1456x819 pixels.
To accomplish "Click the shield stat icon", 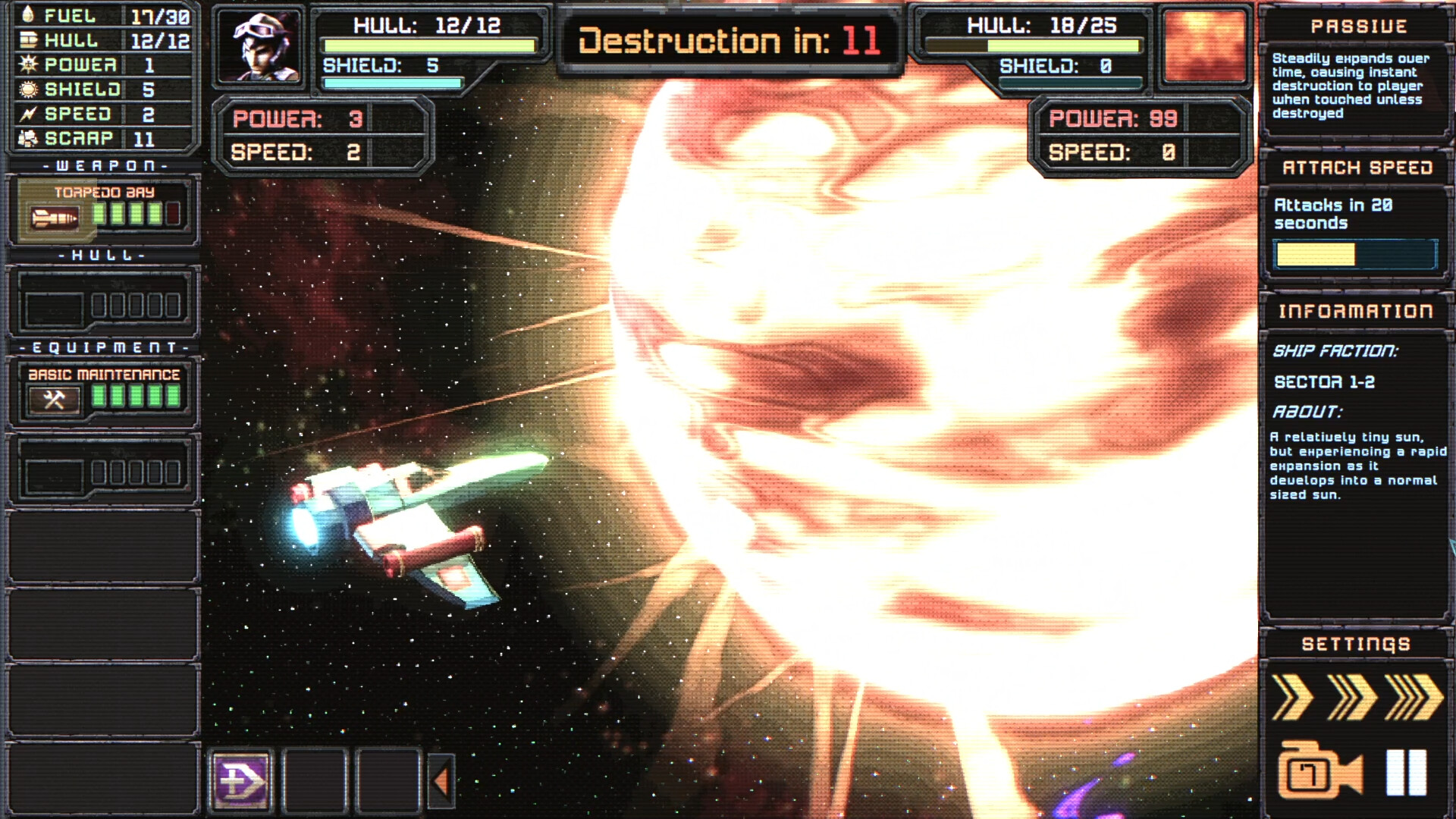I will (x=27, y=89).
